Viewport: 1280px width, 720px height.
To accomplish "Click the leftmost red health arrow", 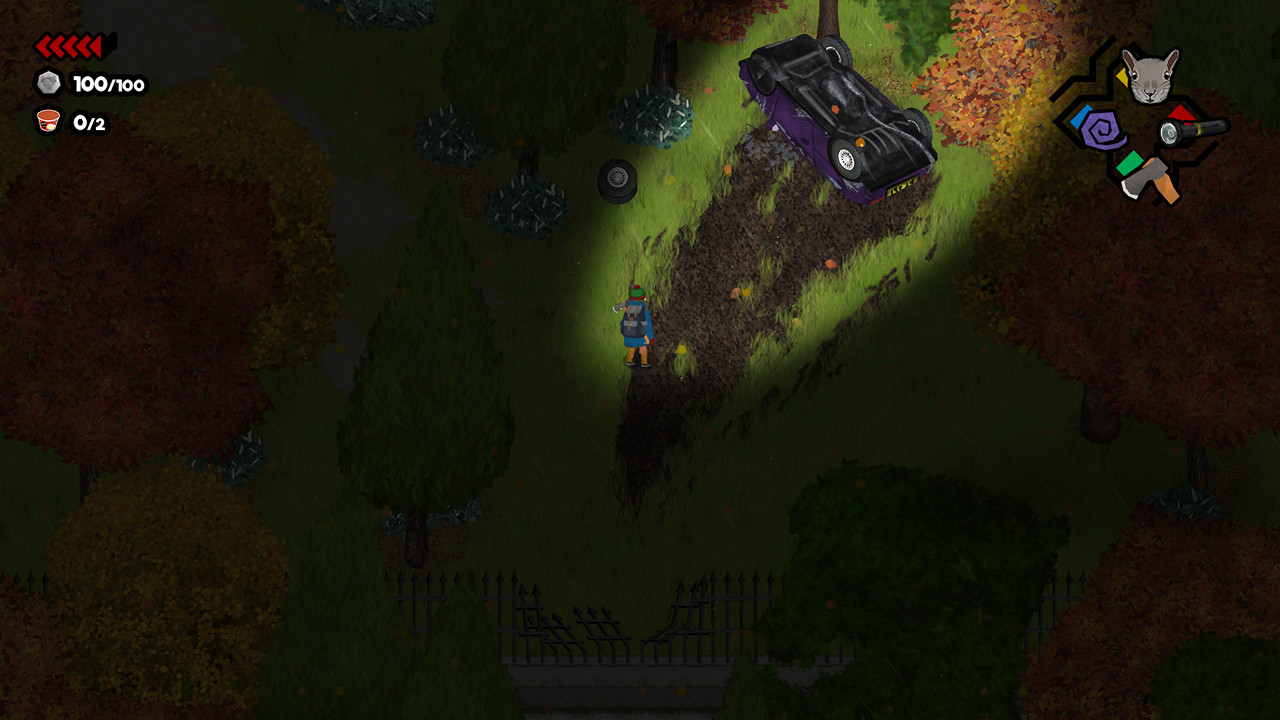I will tap(41, 44).
